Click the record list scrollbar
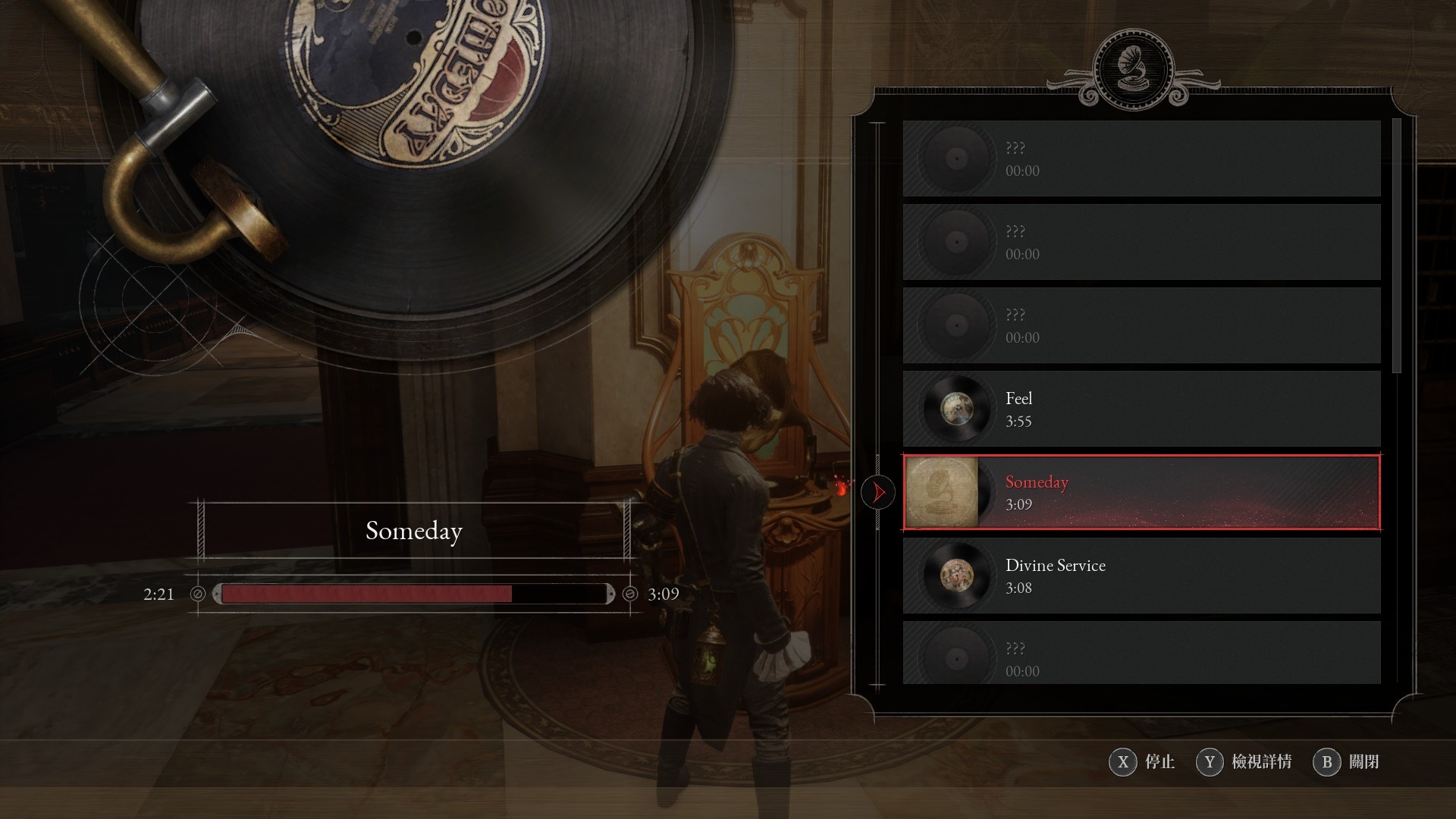This screenshot has height=819, width=1456. tap(1398, 246)
